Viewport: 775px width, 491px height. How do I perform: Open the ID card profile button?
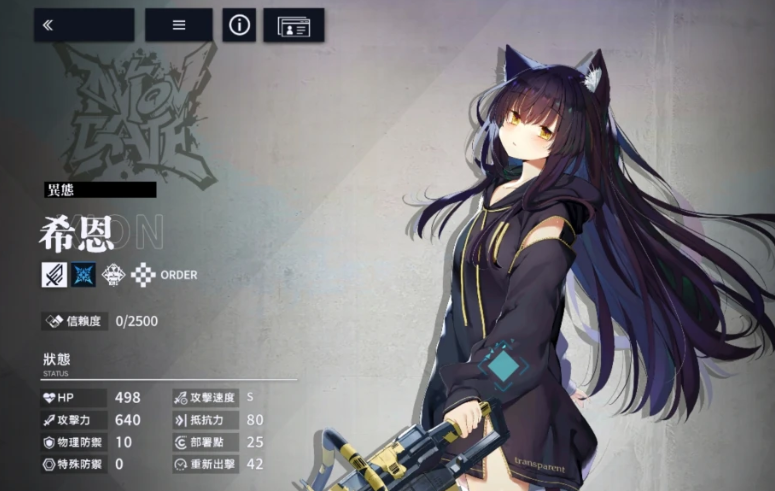coord(294,25)
